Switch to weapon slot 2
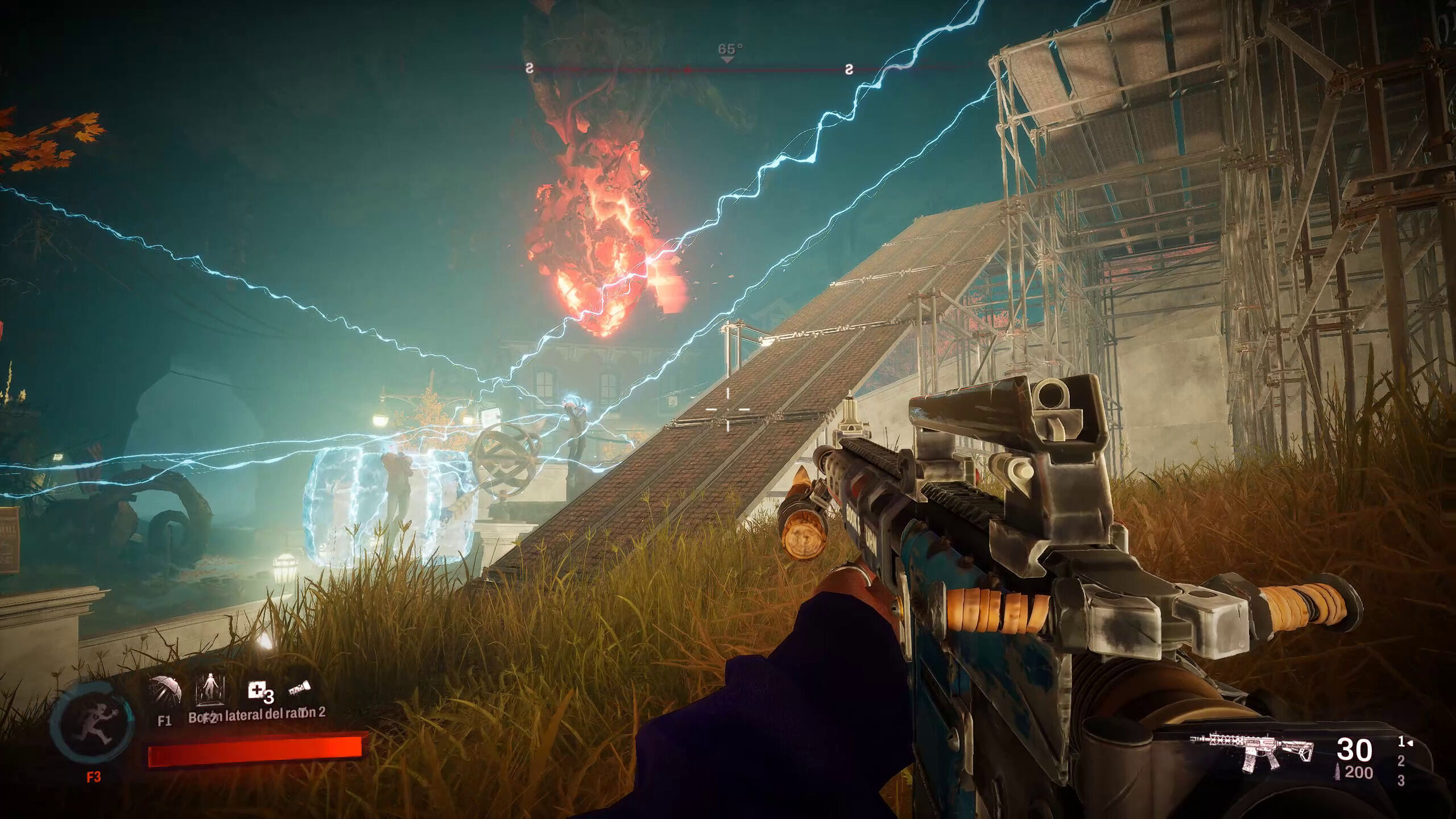Screen dimensions: 1456x819 [x=1401, y=761]
